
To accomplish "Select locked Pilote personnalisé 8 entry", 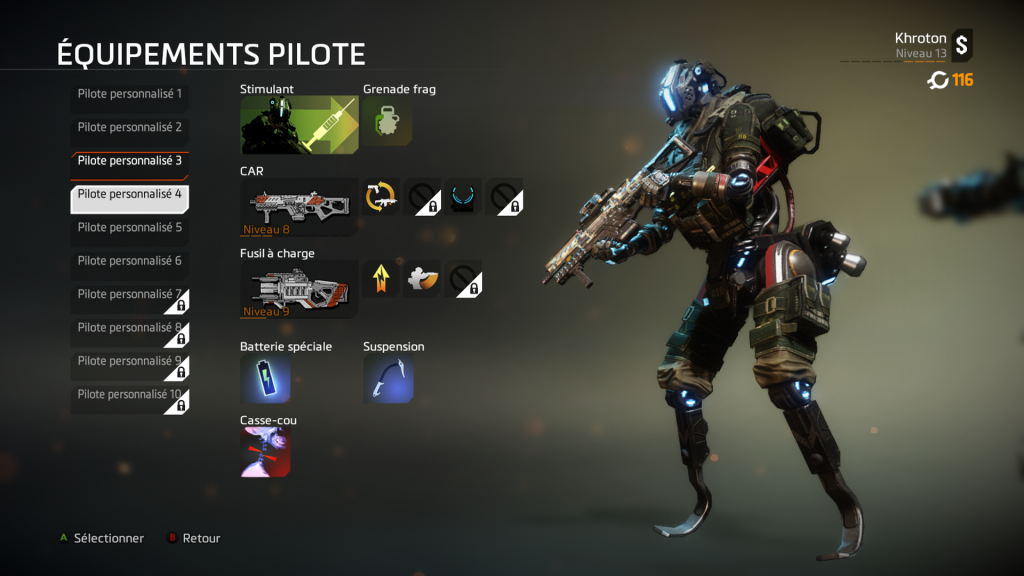I will tap(129, 328).
